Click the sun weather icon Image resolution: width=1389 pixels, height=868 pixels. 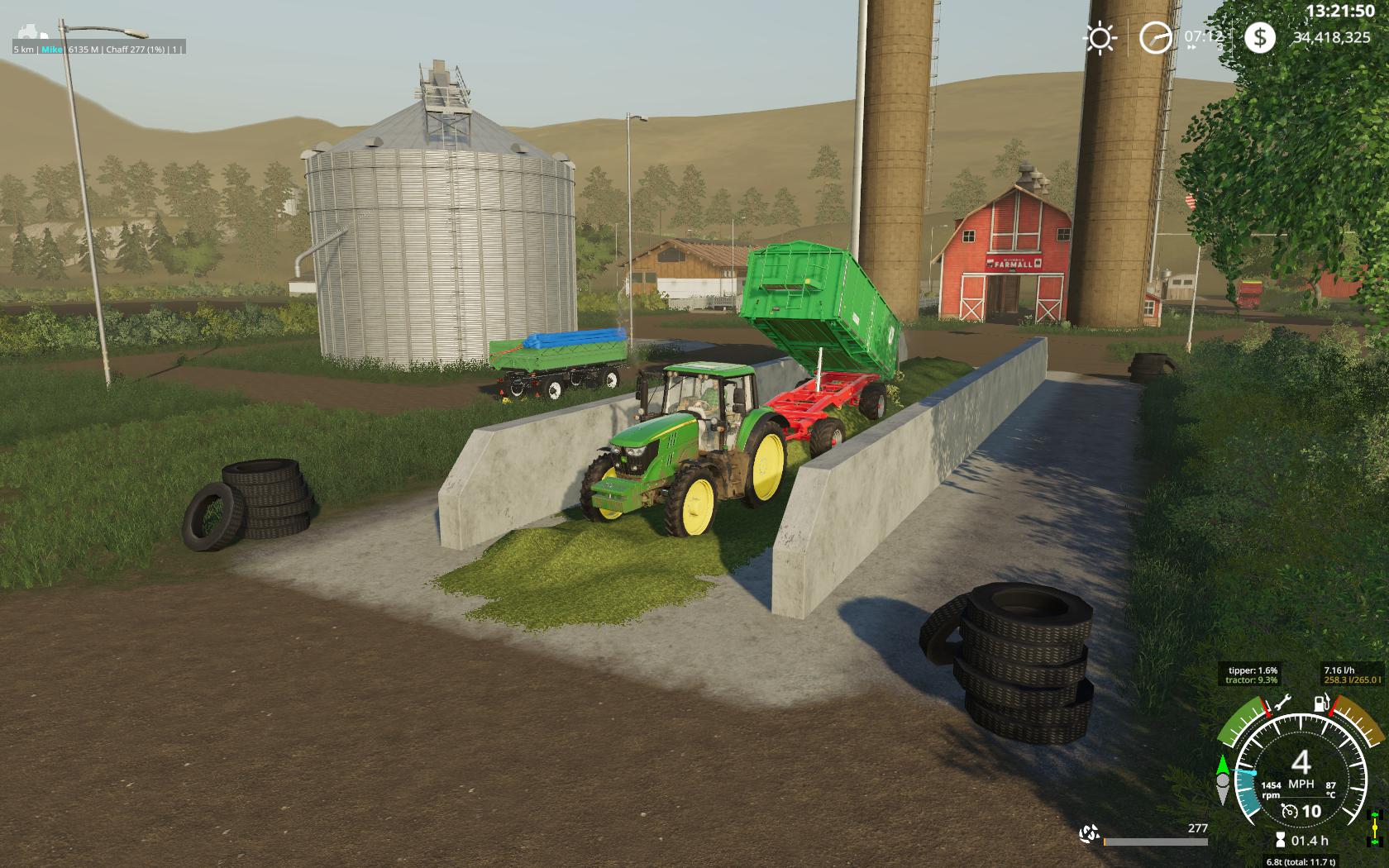tap(1101, 38)
